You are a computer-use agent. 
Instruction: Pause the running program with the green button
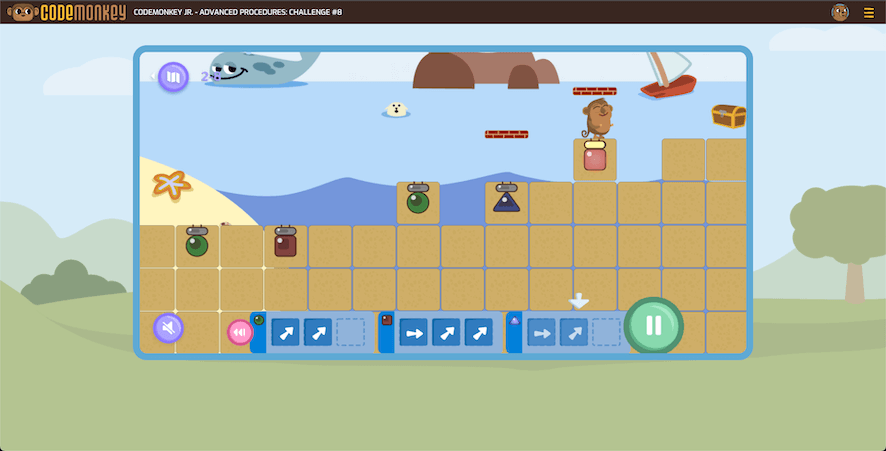click(654, 325)
